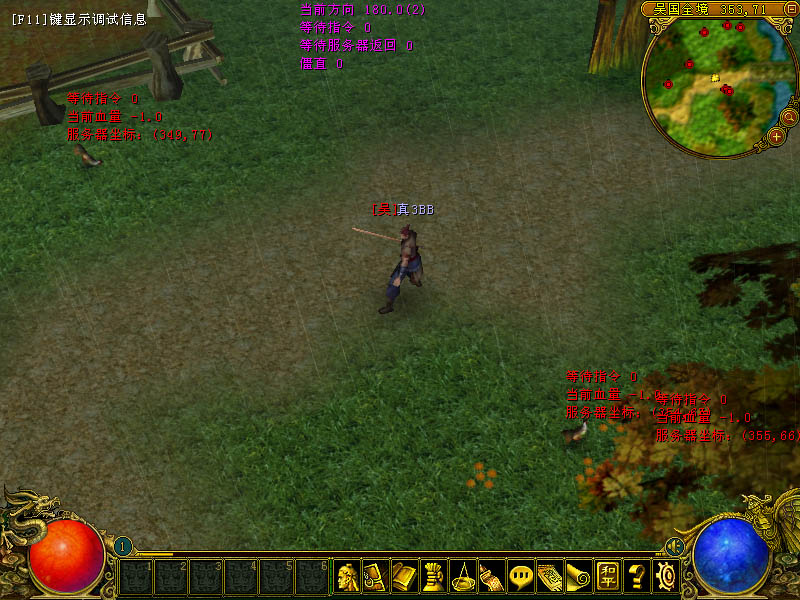Open the bamboo slip tablet icon
Image resolution: width=800 pixels, height=600 pixels.
[x=550, y=576]
